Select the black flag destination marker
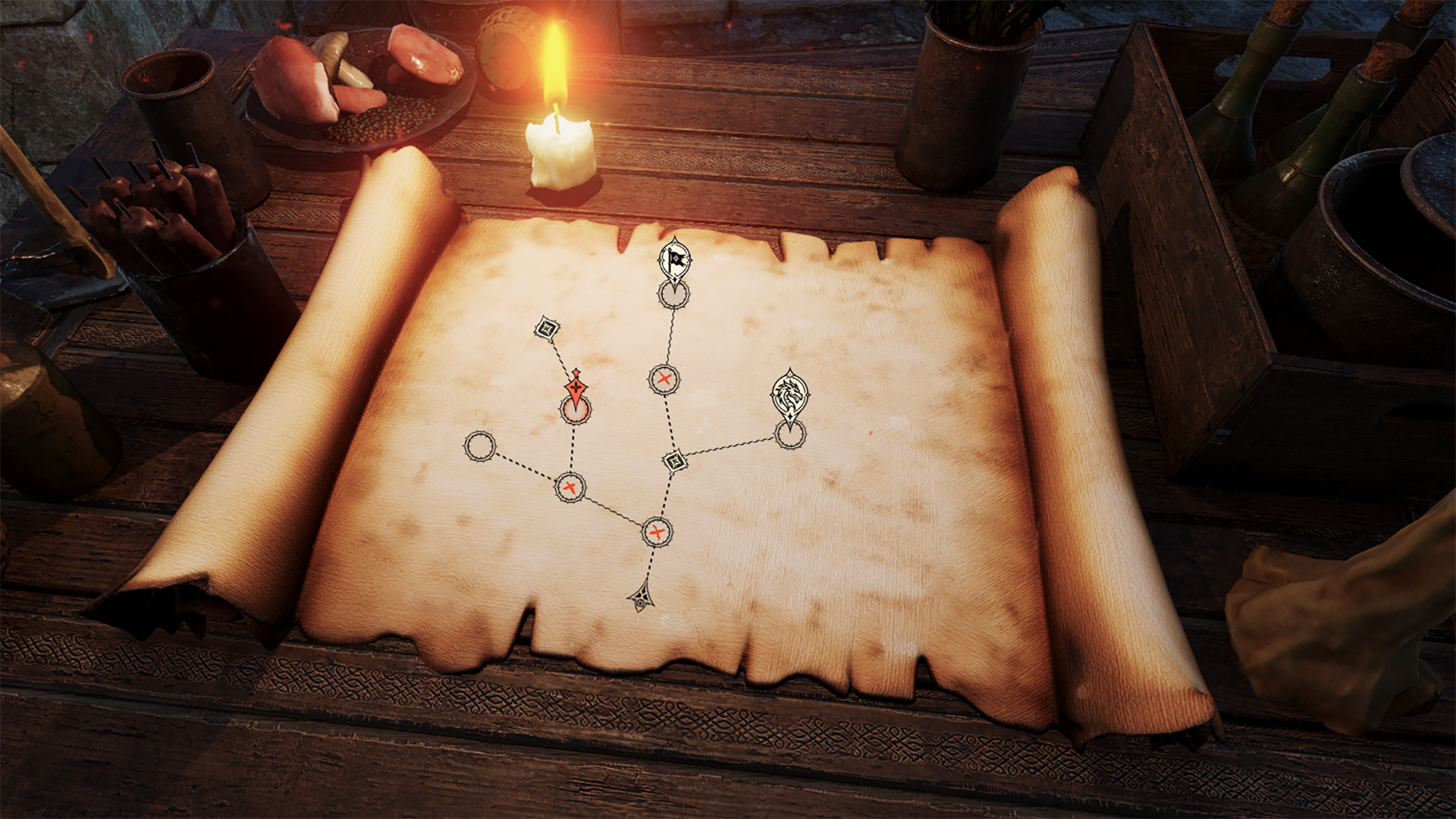The height and width of the screenshot is (819, 1456). pos(673,262)
